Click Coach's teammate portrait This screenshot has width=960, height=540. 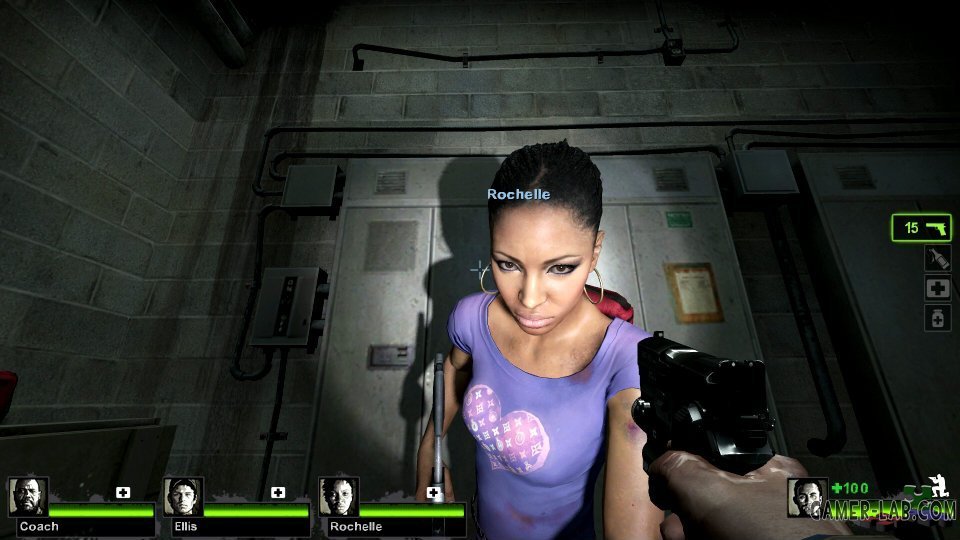tap(28, 496)
